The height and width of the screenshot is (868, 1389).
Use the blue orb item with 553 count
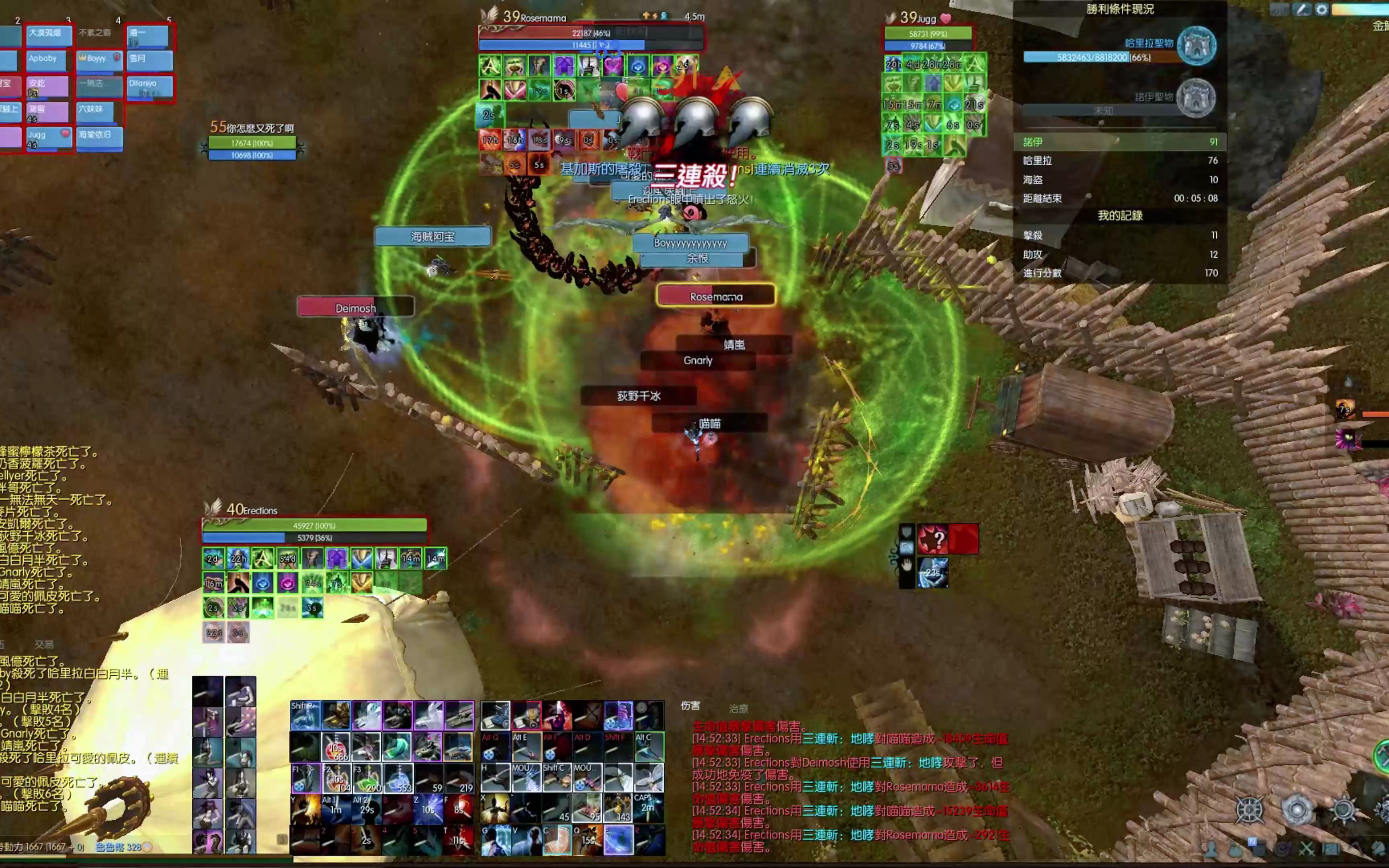point(398,778)
